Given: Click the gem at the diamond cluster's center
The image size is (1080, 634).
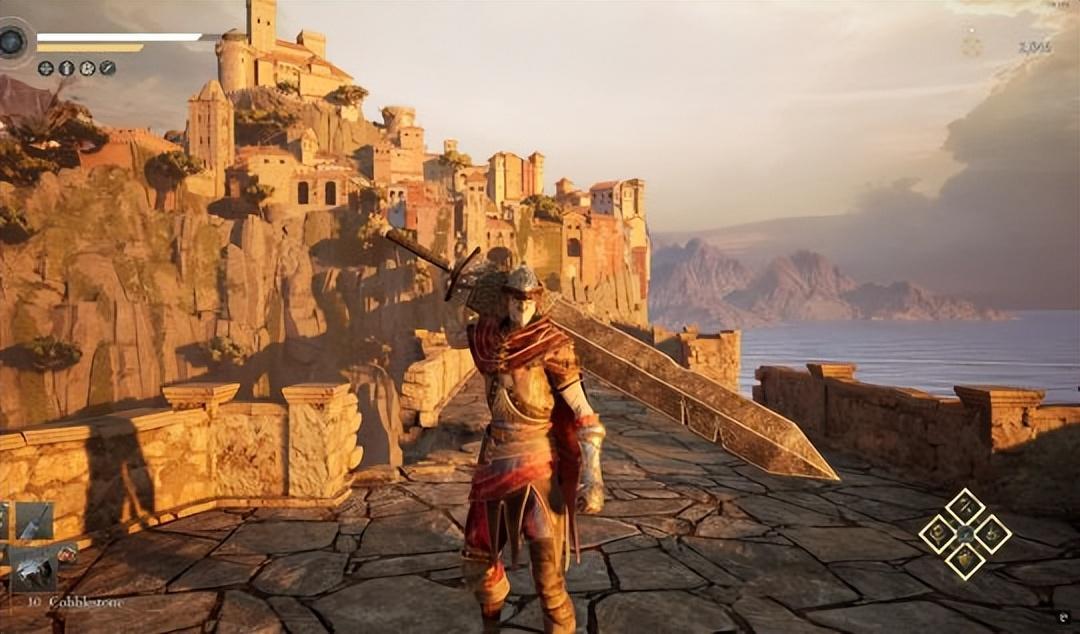Looking at the screenshot, I should tap(965, 534).
